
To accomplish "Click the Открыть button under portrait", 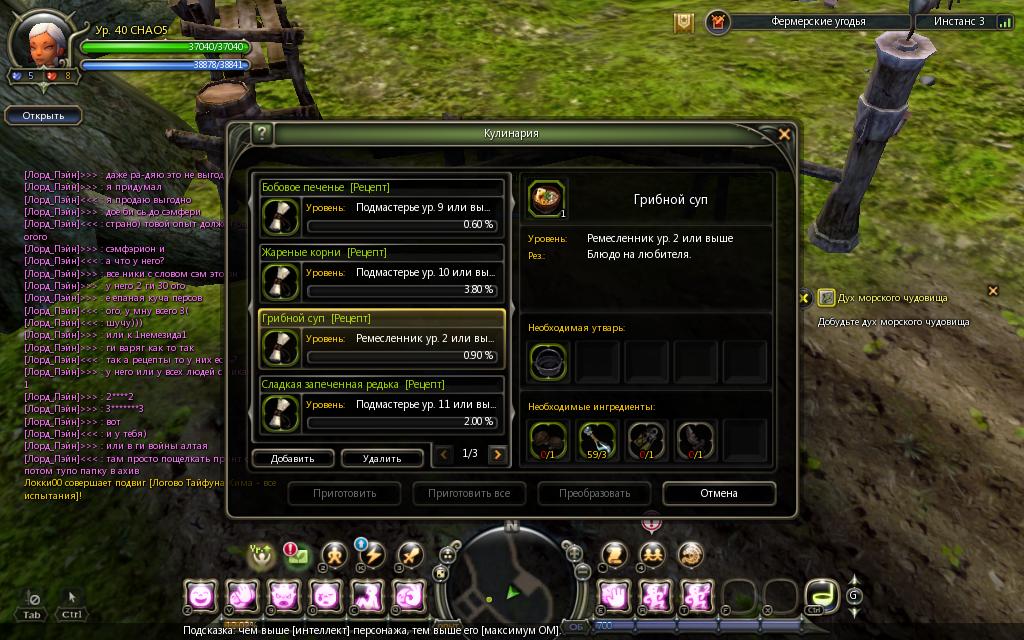I will (43, 115).
